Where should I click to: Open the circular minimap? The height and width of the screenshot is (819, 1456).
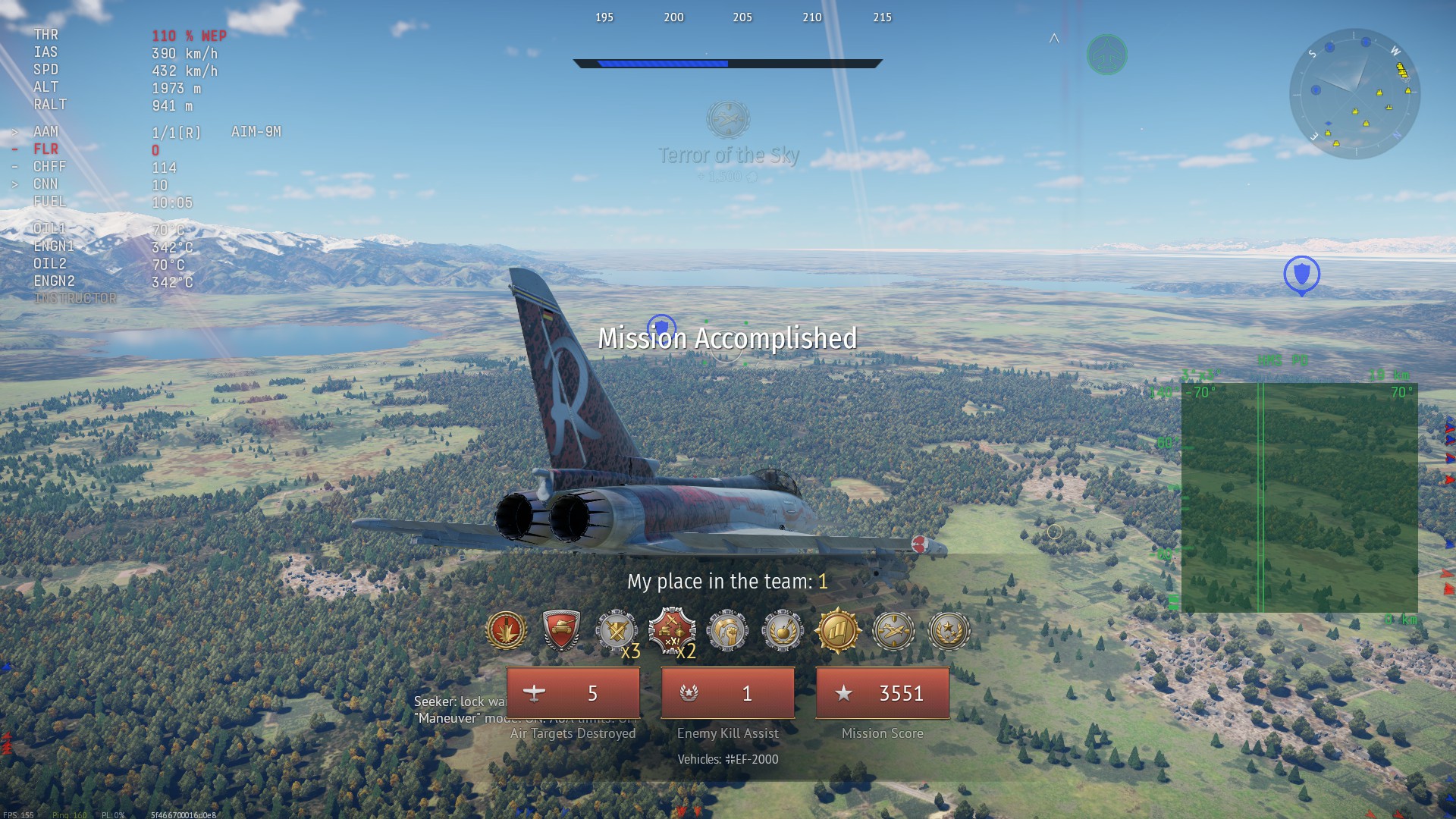pyautogui.click(x=1354, y=94)
